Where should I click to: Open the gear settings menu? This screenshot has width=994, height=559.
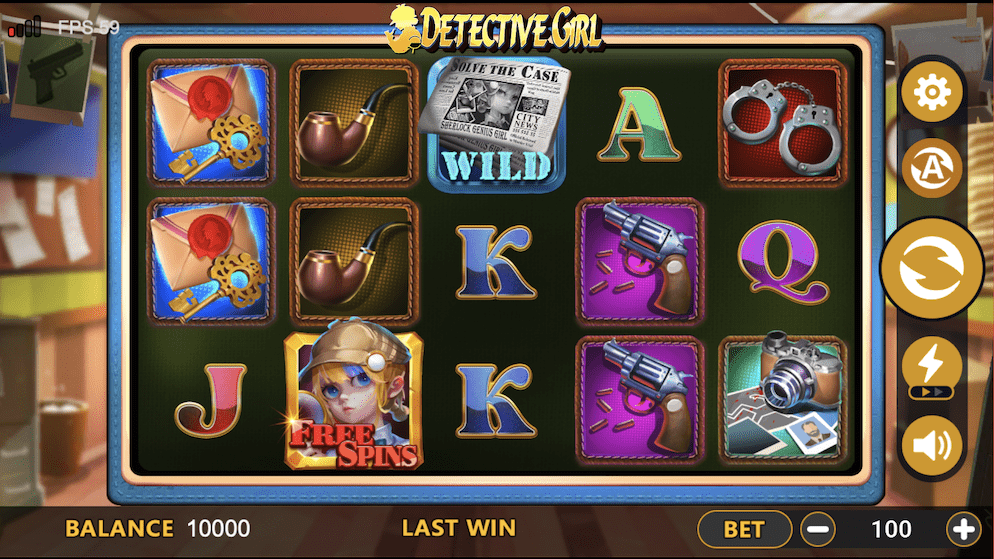coord(931,93)
